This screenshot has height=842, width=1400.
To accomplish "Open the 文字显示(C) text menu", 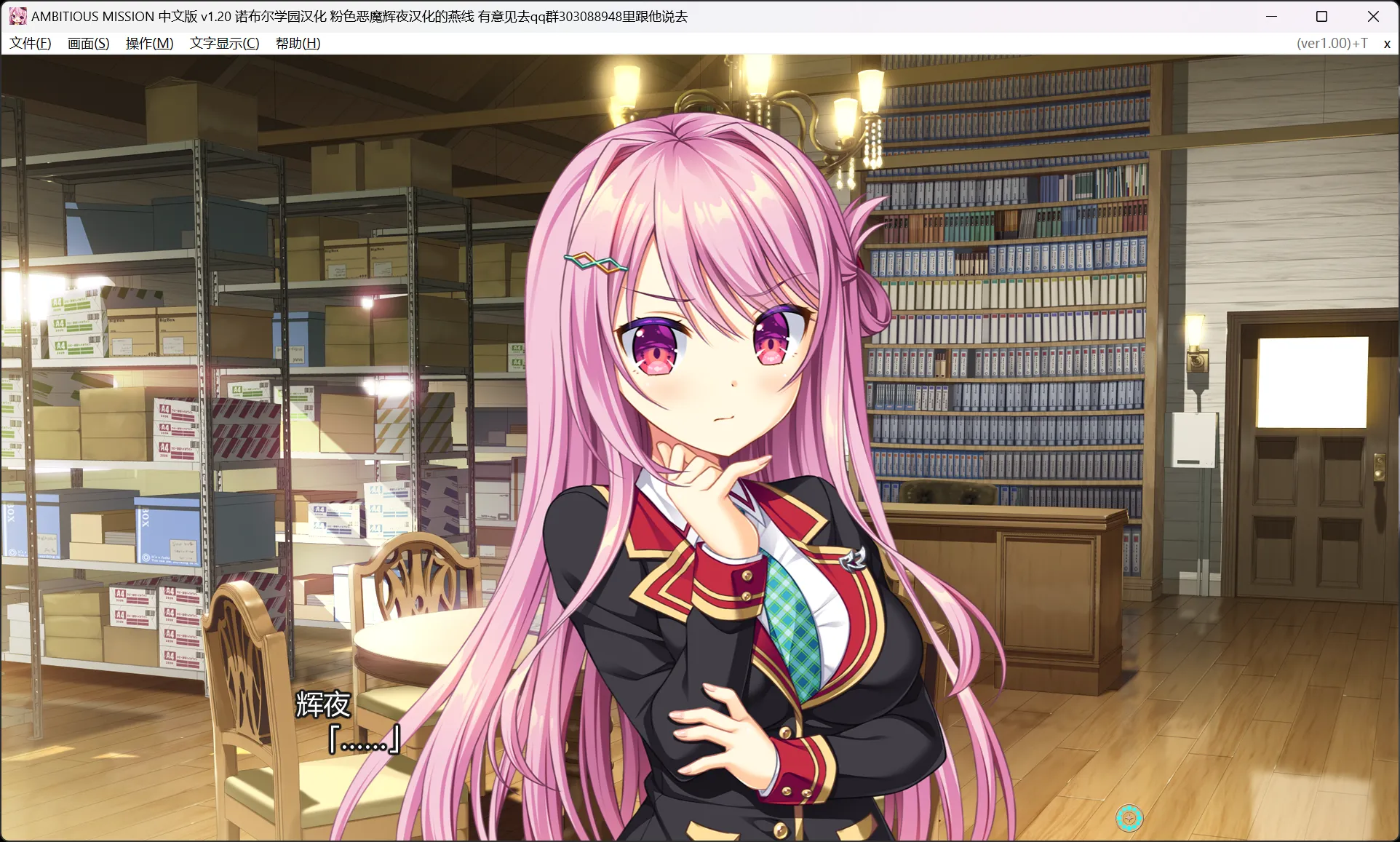I will 223,43.
